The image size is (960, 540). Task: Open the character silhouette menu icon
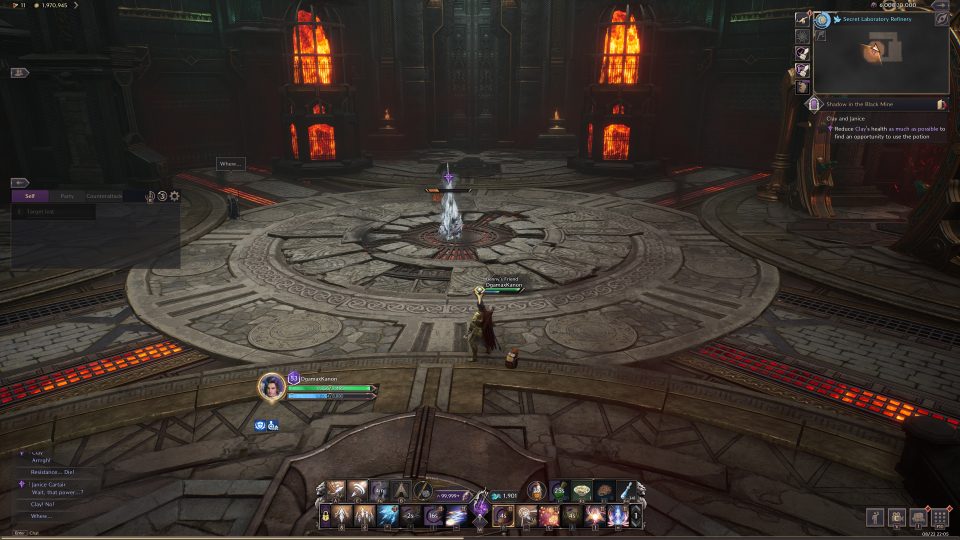tap(873, 517)
